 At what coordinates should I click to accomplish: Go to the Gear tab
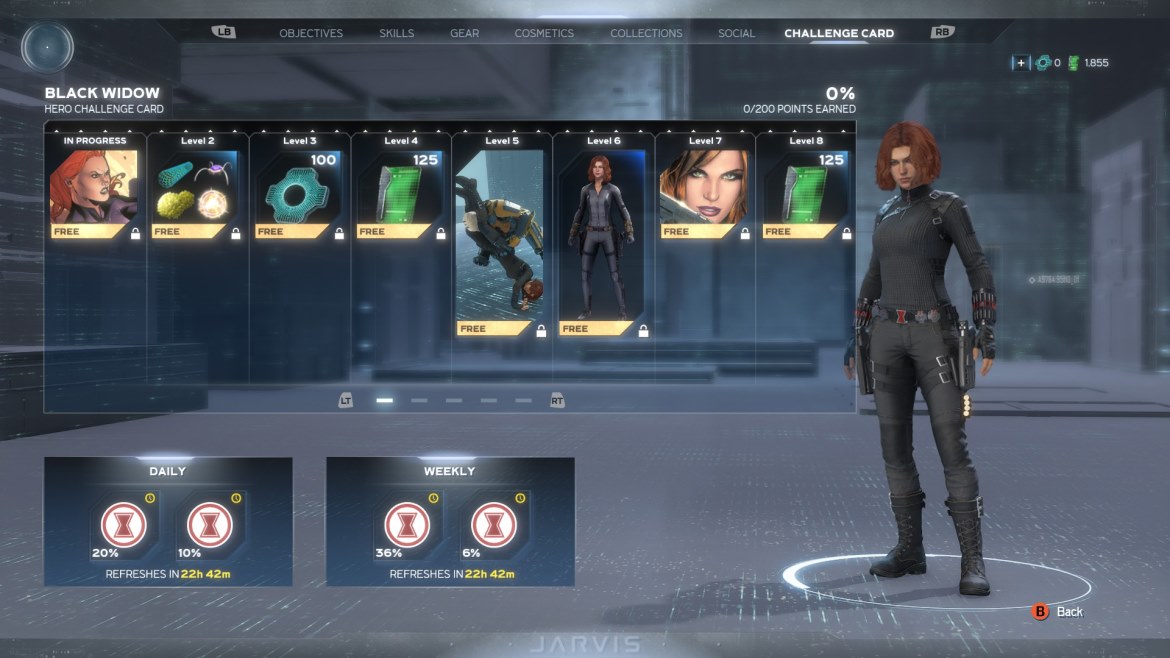point(464,33)
